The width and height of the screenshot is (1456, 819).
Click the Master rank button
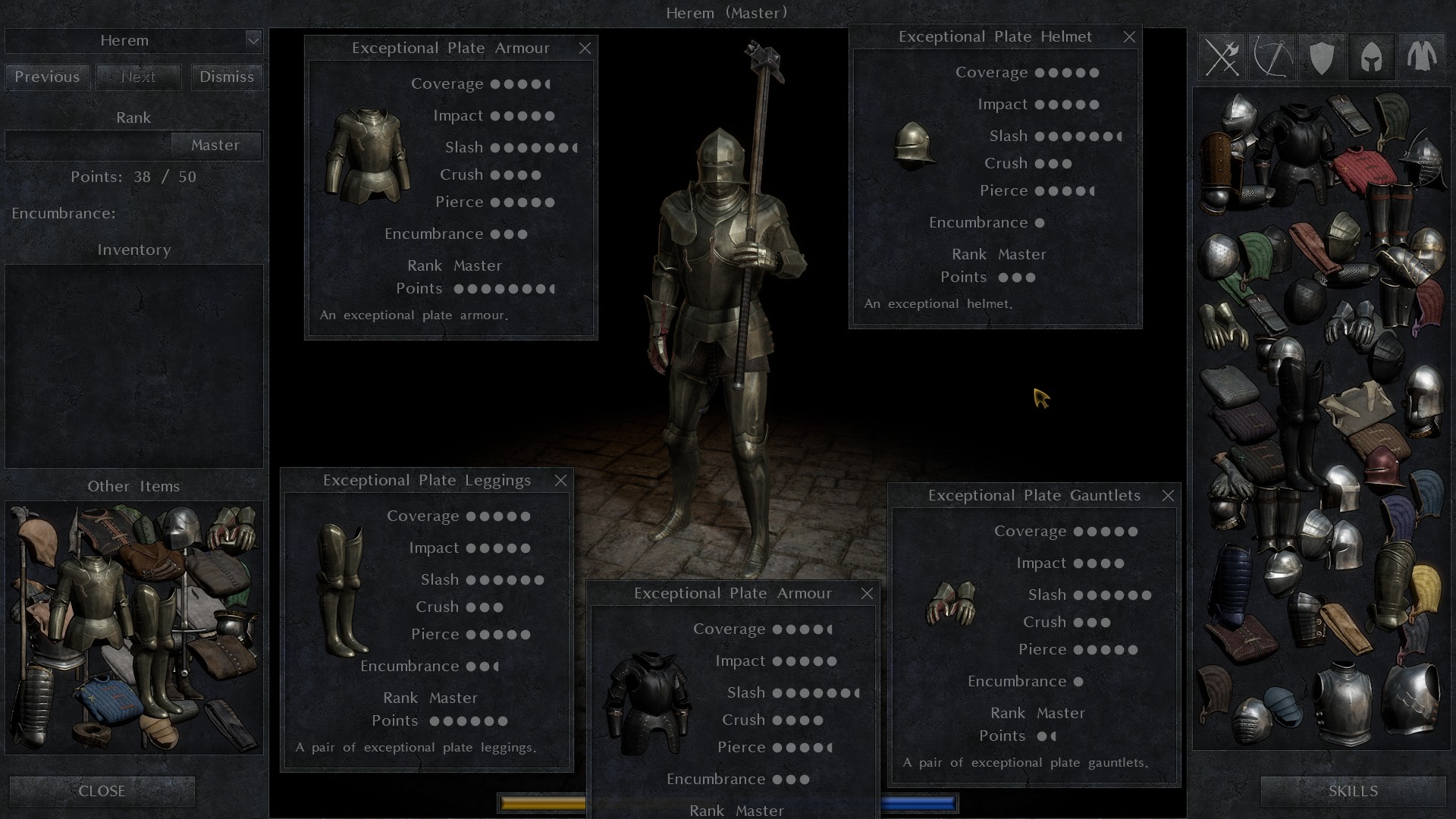point(216,145)
